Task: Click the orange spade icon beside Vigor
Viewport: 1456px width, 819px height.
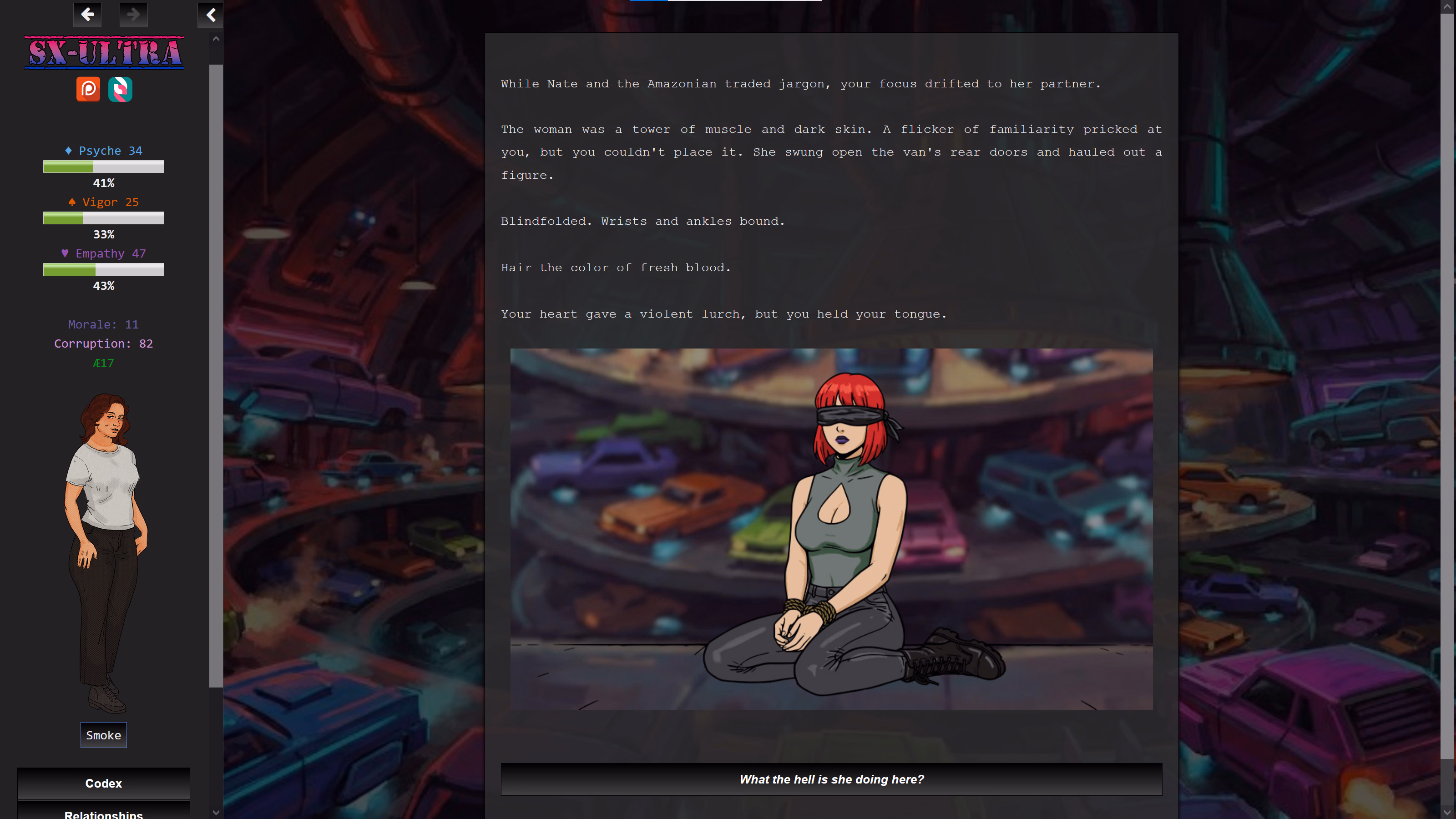Action: point(72,202)
